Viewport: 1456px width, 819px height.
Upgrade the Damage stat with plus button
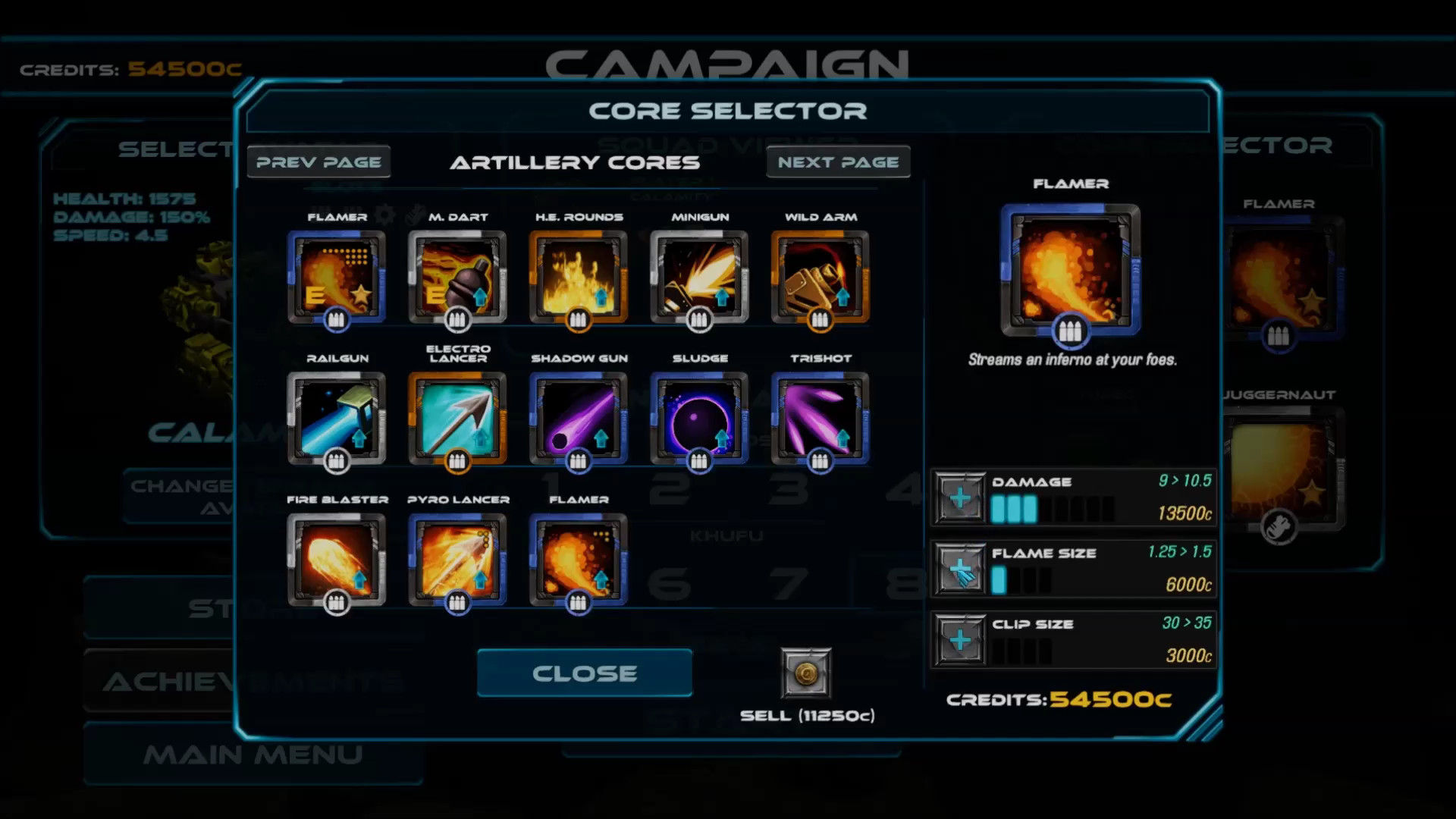click(959, 497)
